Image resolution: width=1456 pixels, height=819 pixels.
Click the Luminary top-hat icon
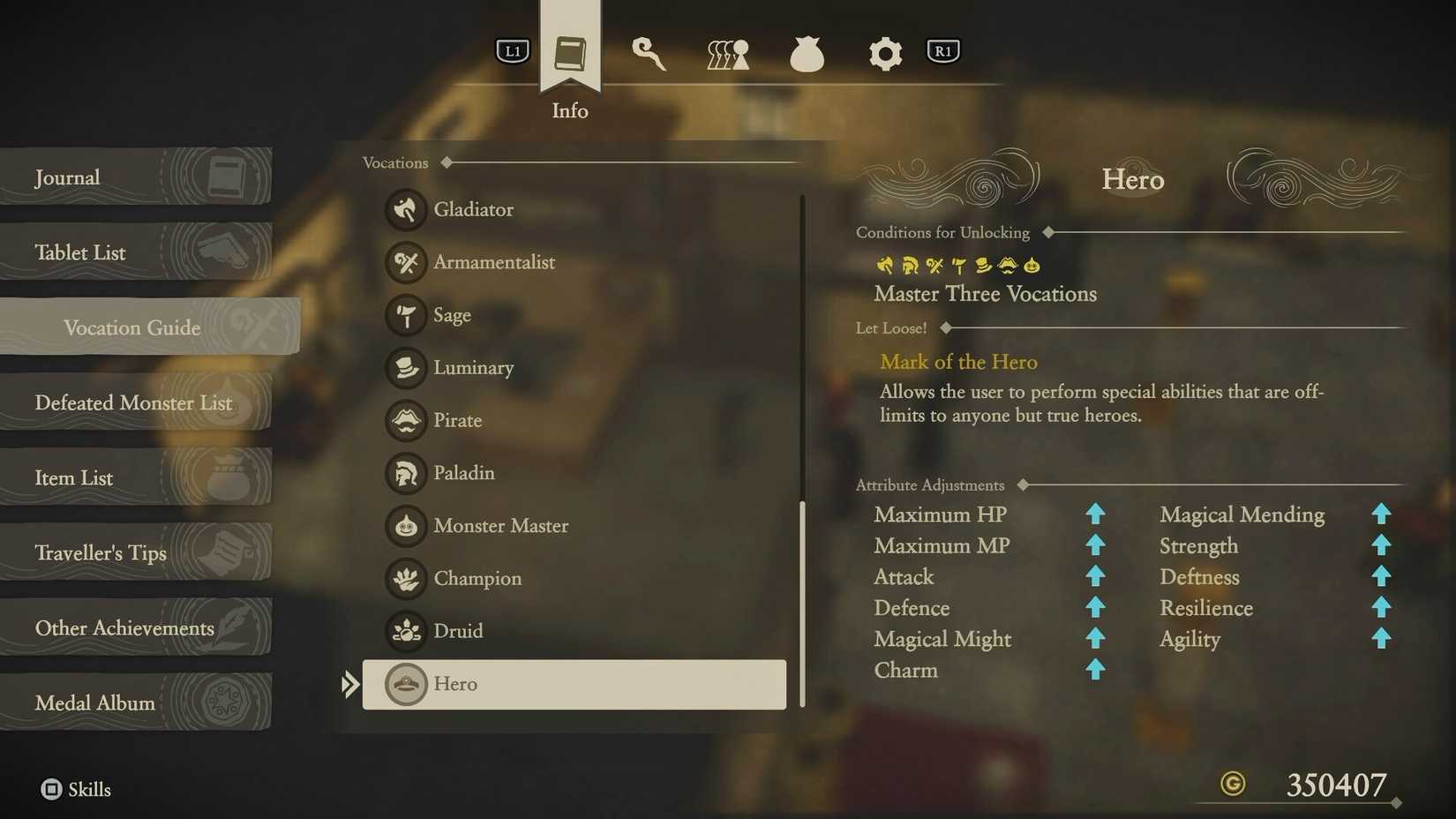point(405,368)
